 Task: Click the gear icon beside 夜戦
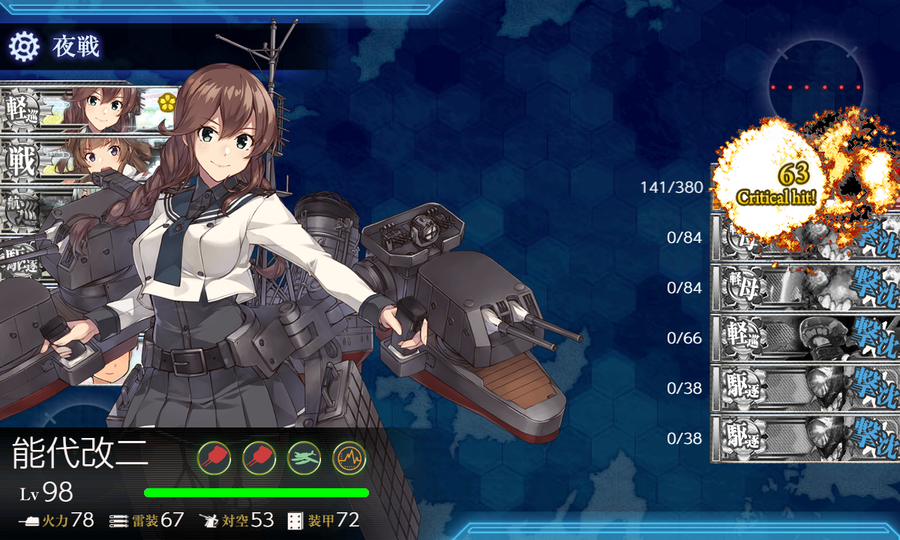[x=23, y=46]
